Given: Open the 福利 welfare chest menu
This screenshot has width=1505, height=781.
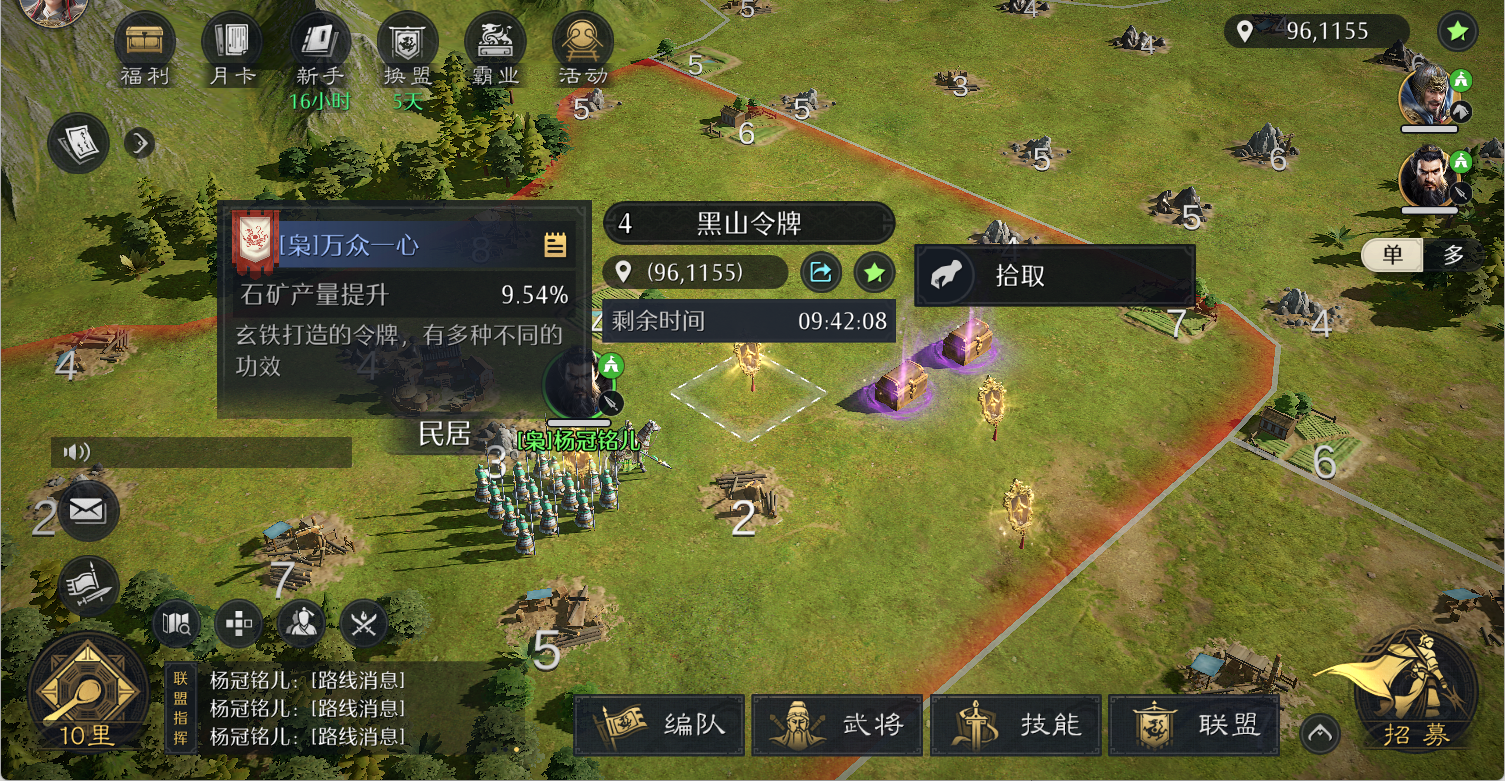Looking at the screenshot, I should (145, 47).
